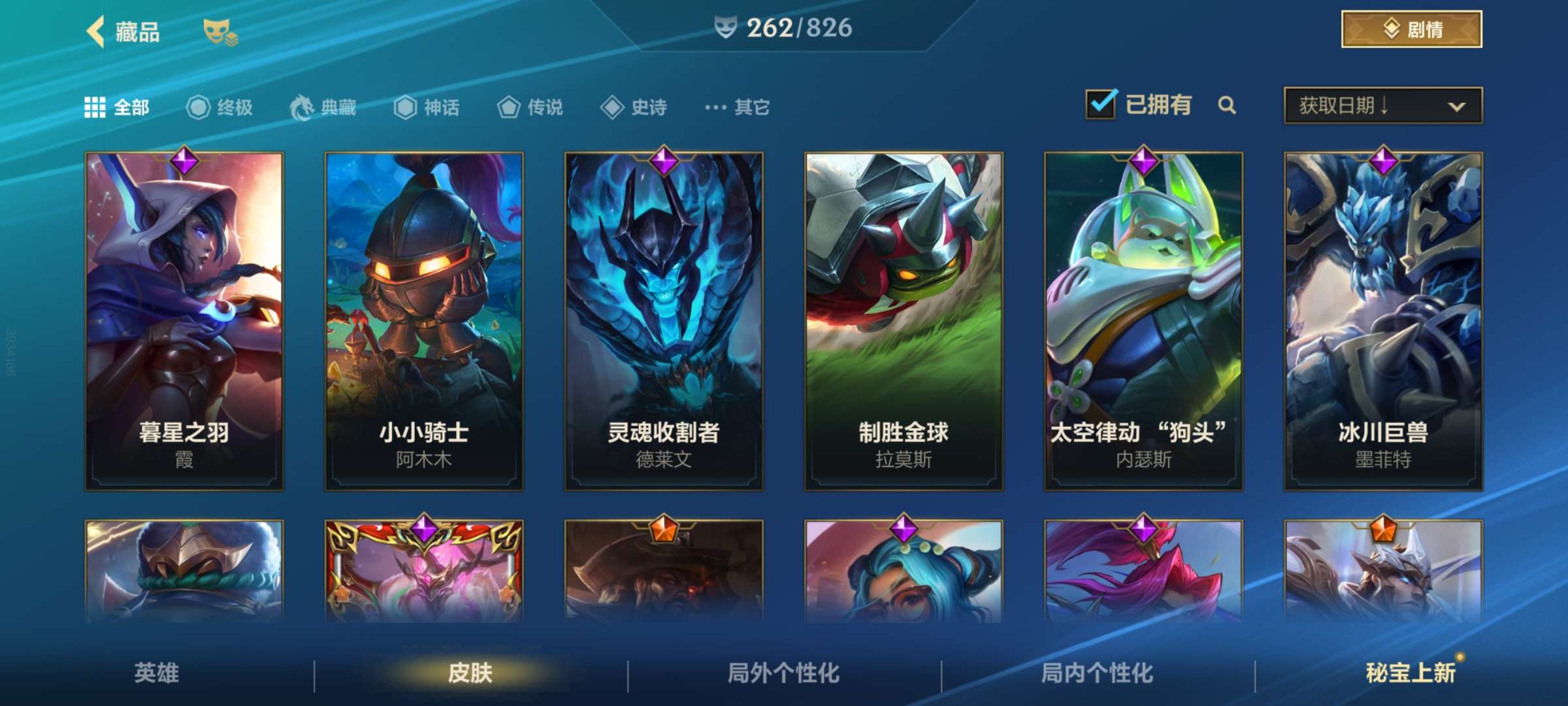Toggle the 已拥有 checkbox off
Image resolution: width=1568 pixels, height=706 pixels.
click(1100, 103)
